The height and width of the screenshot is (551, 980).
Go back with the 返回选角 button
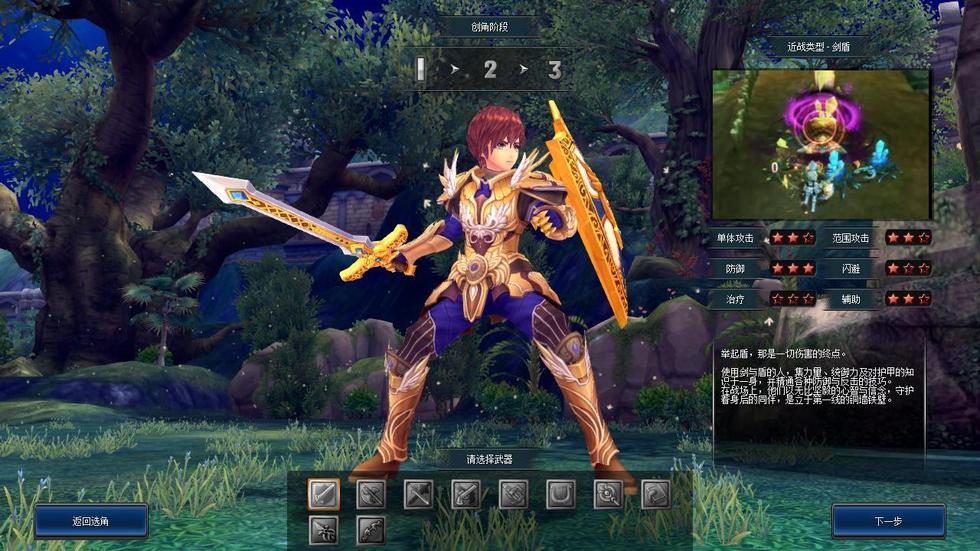[x=91, y=521]
